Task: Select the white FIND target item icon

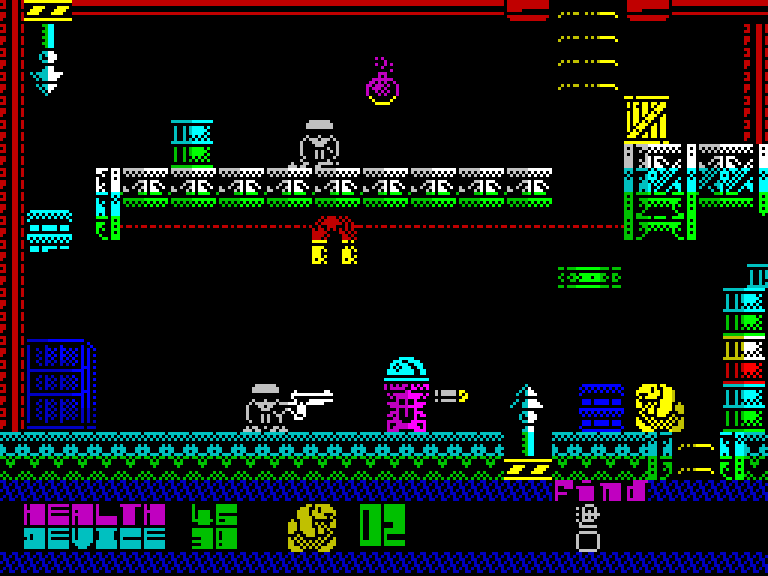Action: tap(587, 529)
